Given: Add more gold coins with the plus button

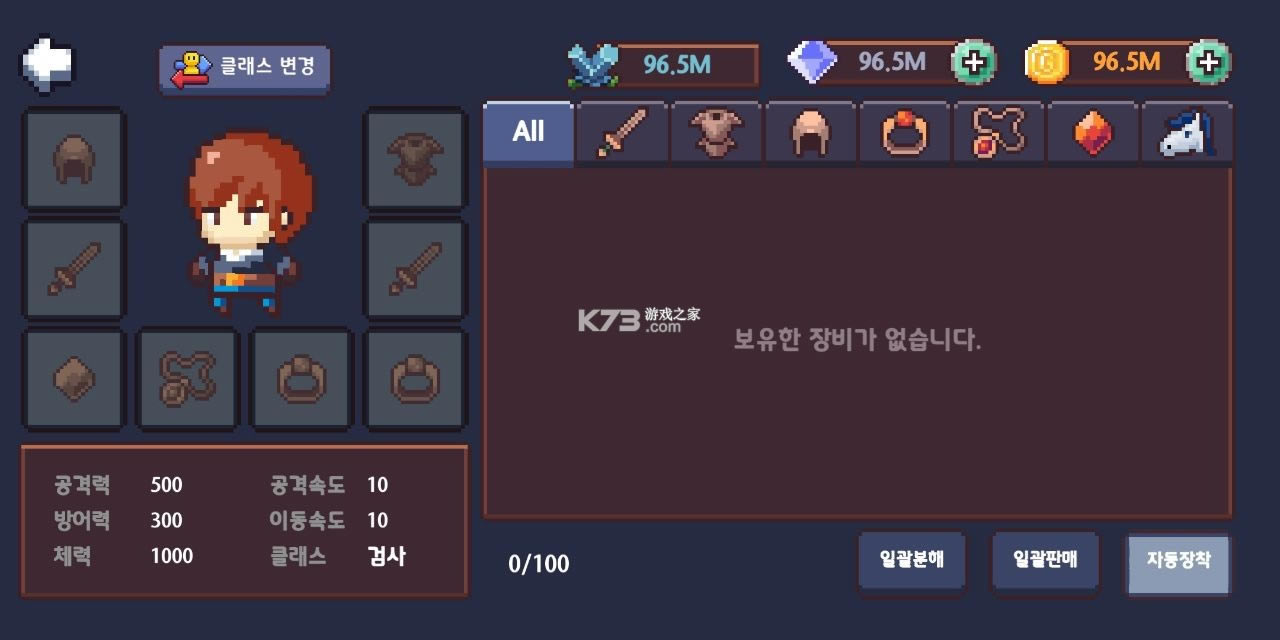Looking at the screenshot, I should point(1208,63).
